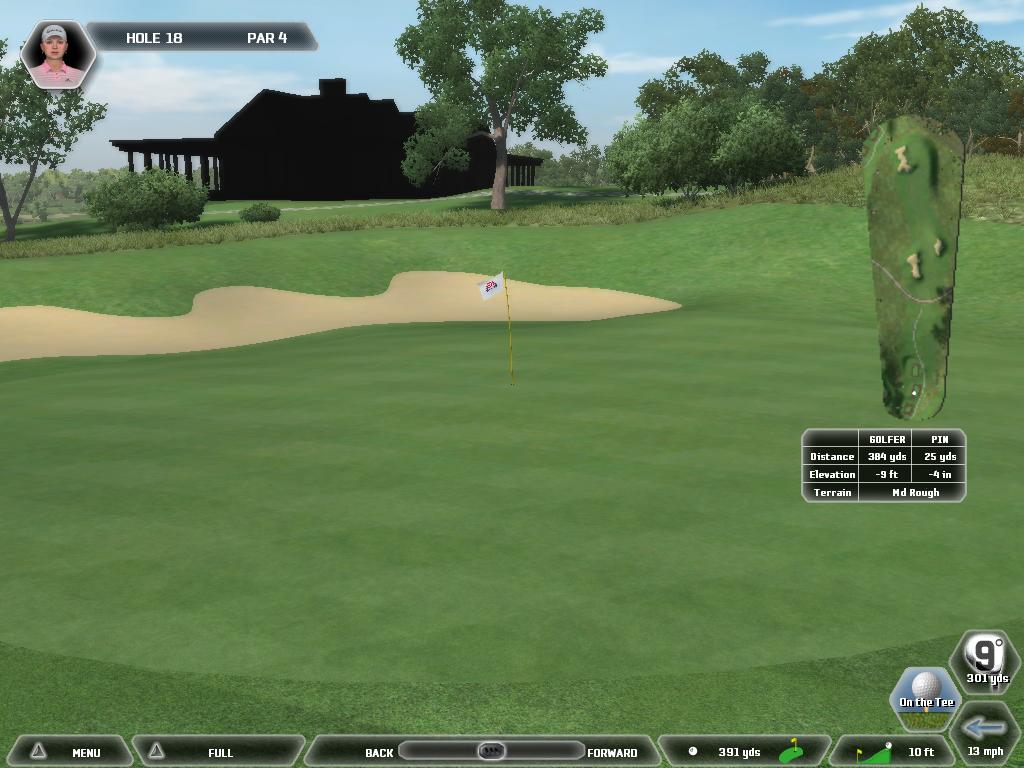Click the back-forward camera slider handle
This screenshot has height=768, width=1024.
[x=490, y=751]
